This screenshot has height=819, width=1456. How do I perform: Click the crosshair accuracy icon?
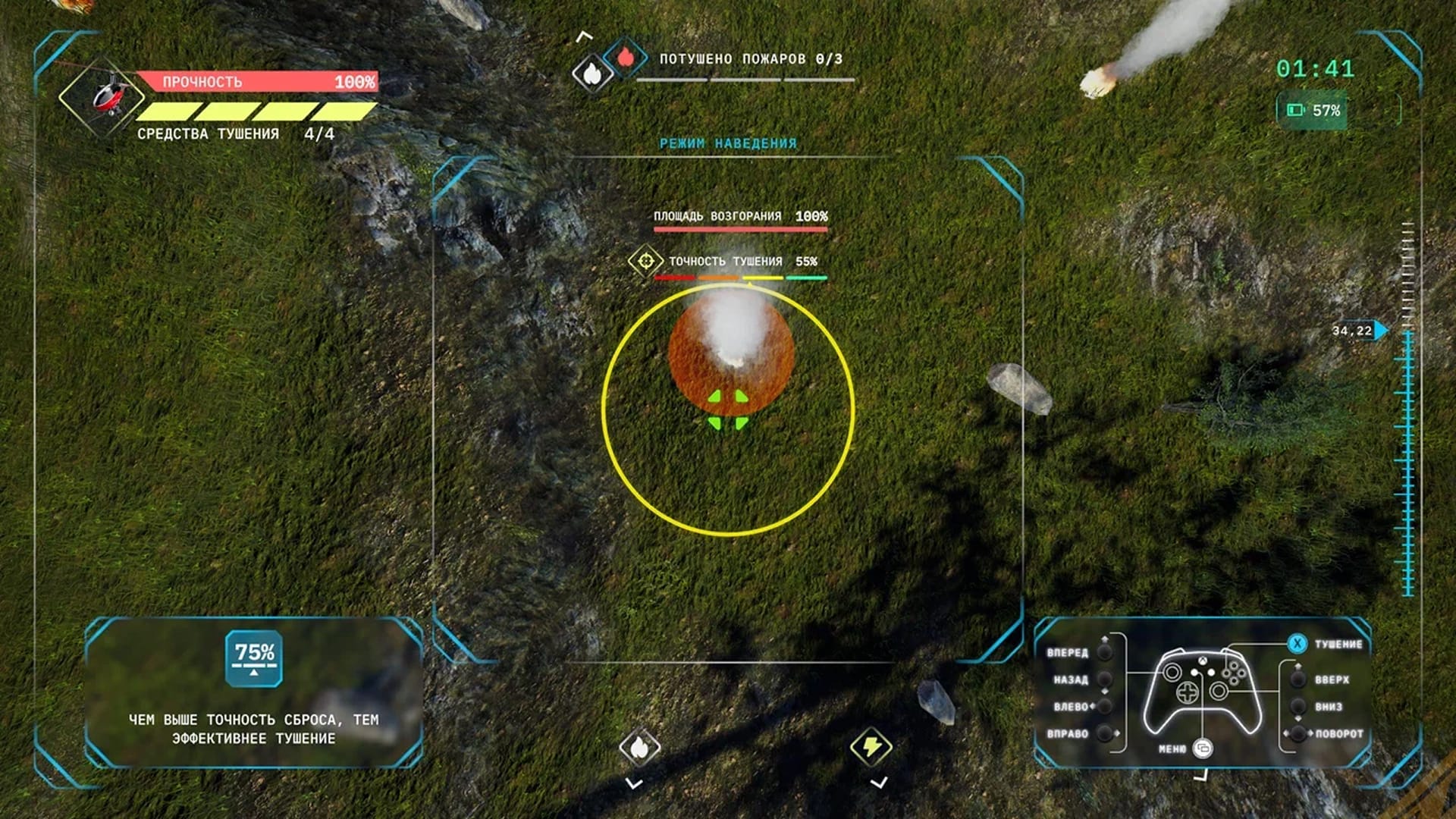click(645, 262)
